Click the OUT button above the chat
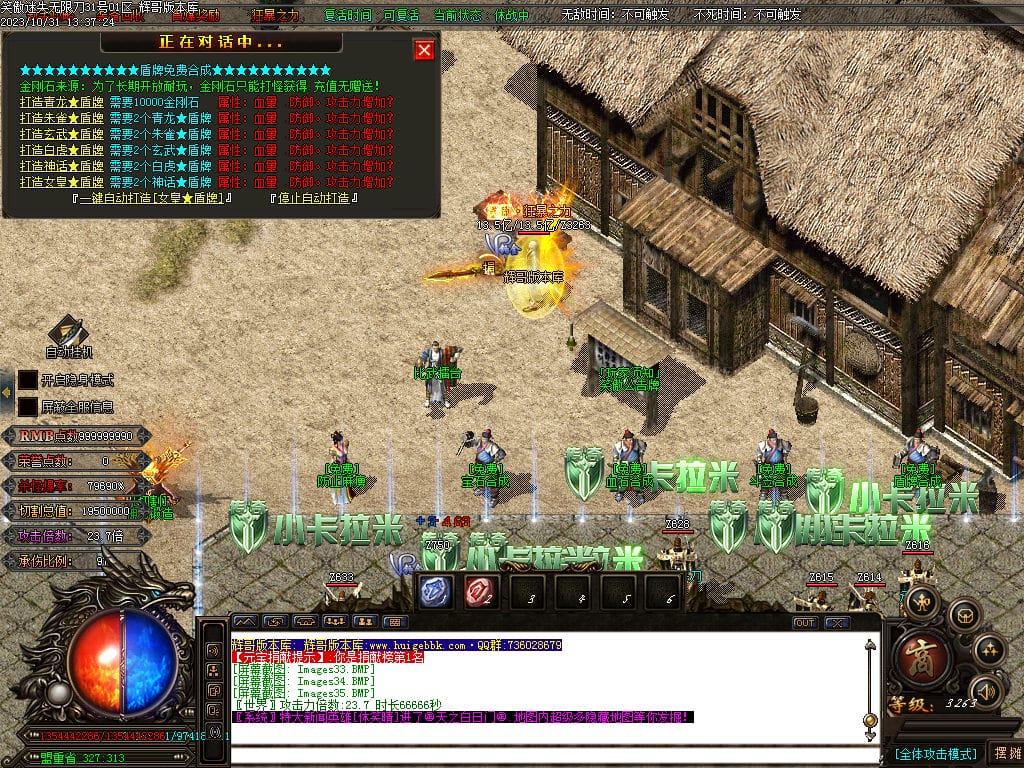The width and height of the screenshot is (1024, 768). [805, 622]
